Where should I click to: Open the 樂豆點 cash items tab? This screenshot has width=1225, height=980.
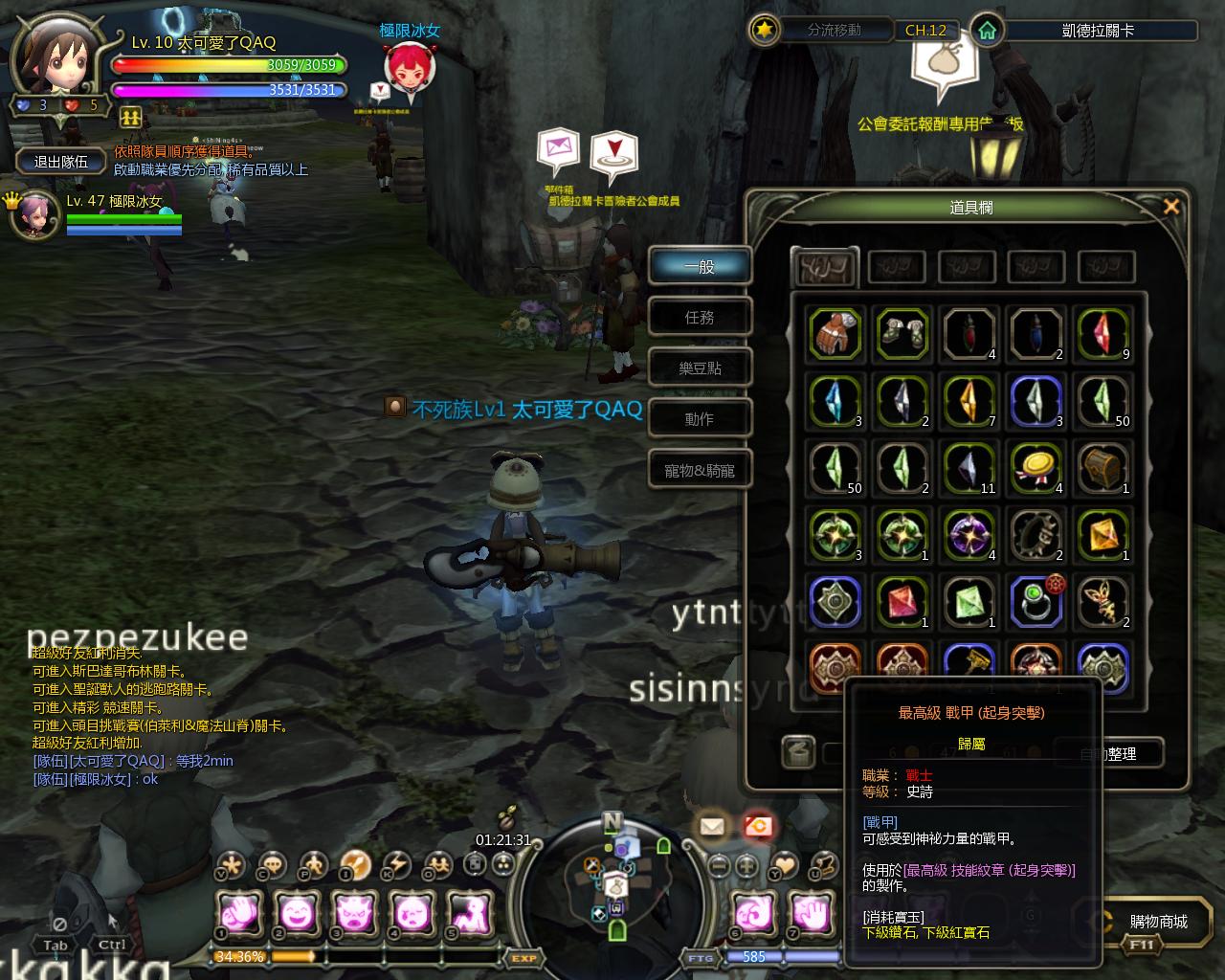[x=700, y=368]
